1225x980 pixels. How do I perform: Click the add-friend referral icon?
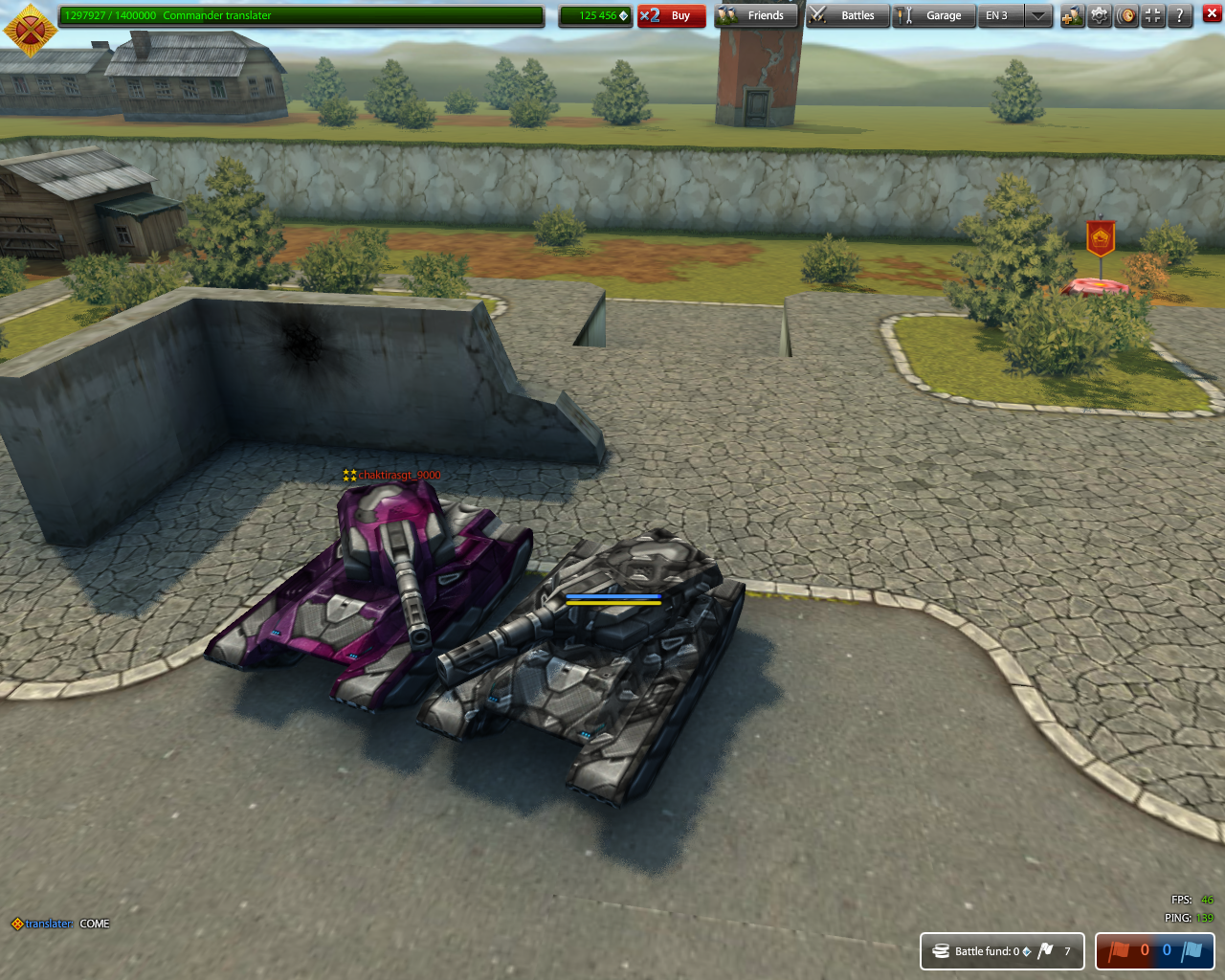click(x=1072, y=15)
